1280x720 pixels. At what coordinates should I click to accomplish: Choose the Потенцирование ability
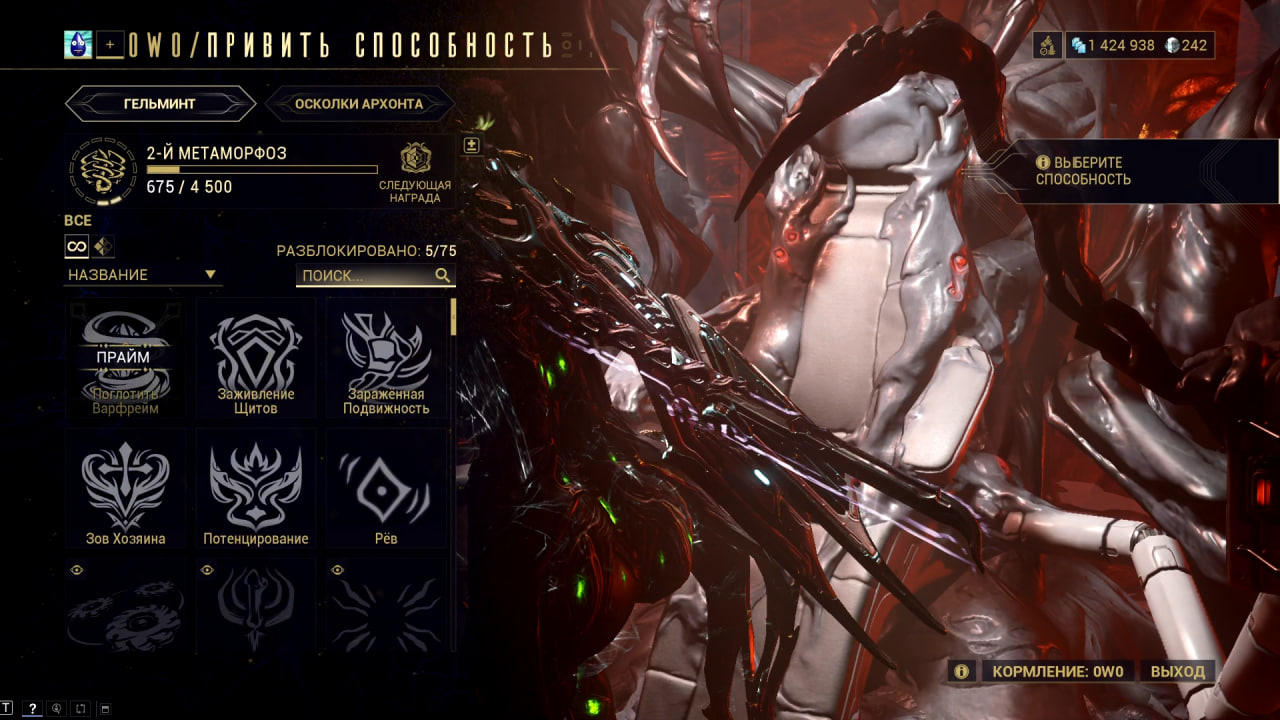click(255, 488)
